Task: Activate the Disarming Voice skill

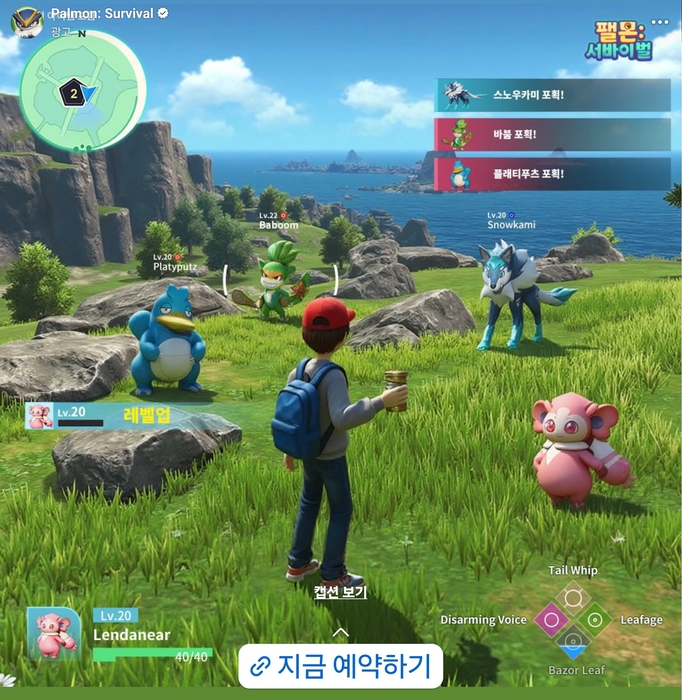Action: [x=550, y=620]
